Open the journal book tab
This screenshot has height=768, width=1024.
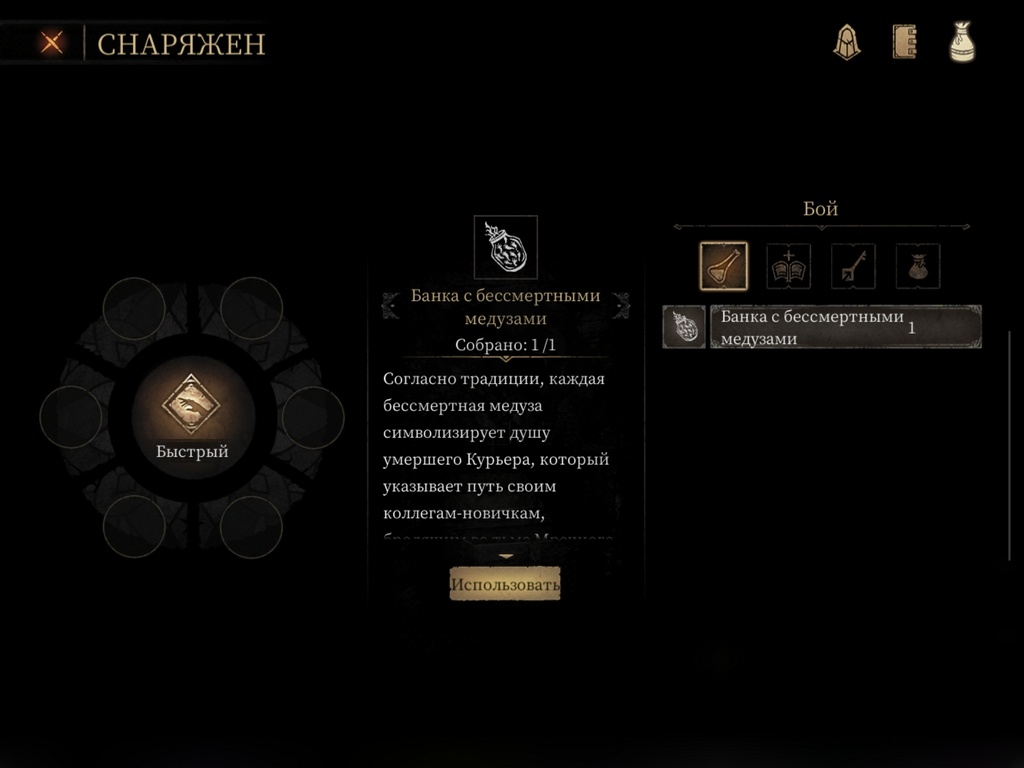pyautogui.click(x=904, y=42)
